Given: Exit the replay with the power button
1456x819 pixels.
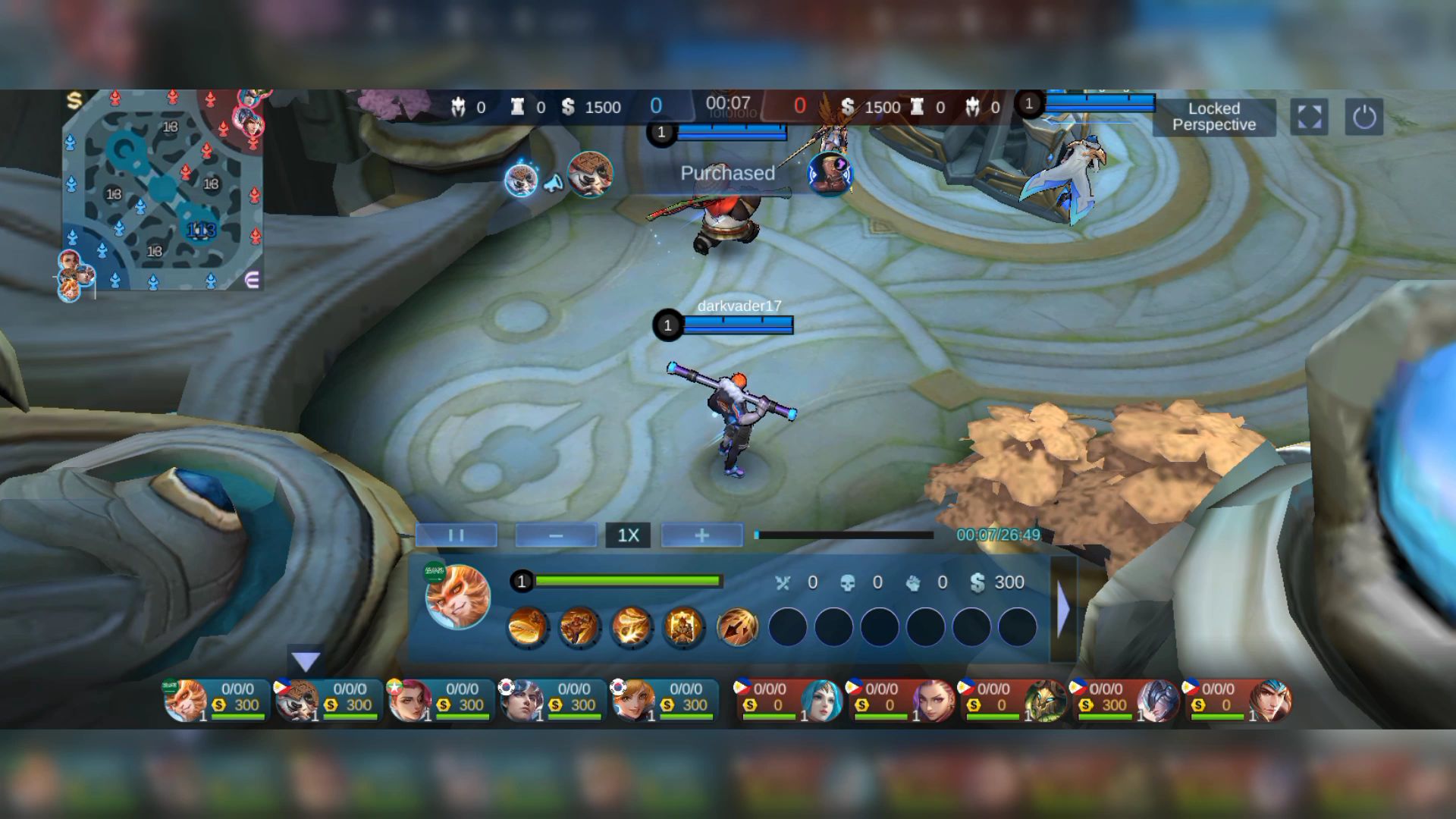Looking at the screenshot, I should tap(1363, 117).
